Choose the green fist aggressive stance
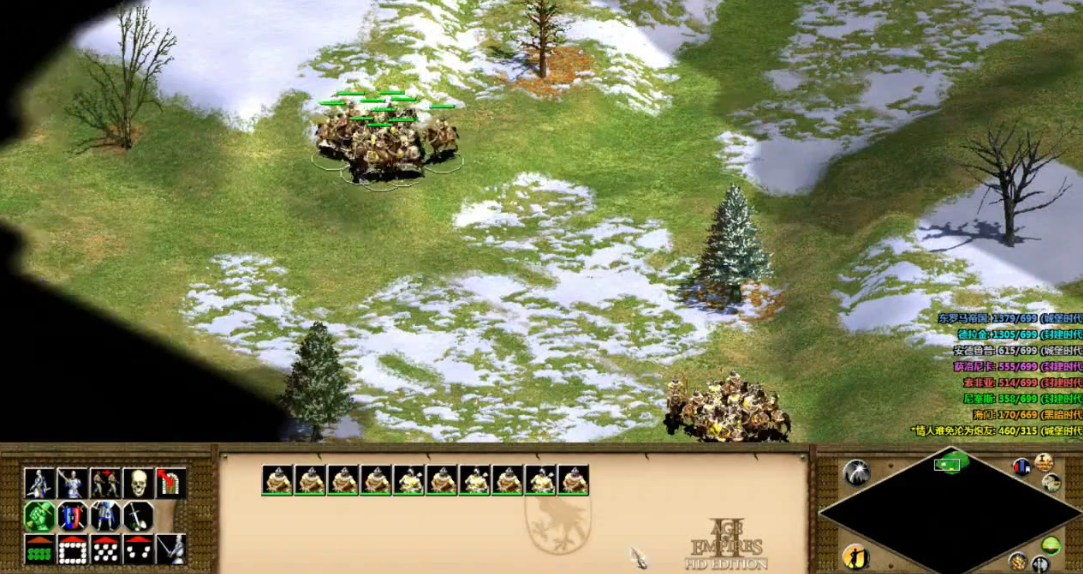1083x574 pixels. [x=39, y=516]
